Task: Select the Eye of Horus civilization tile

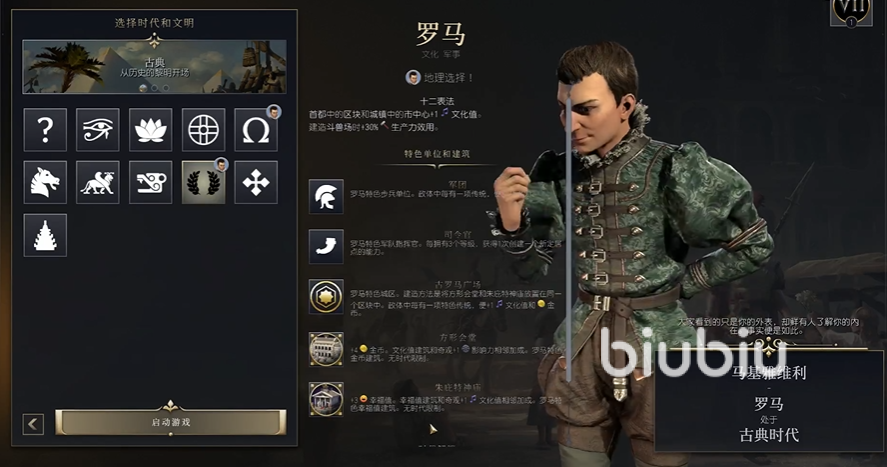Action: pyautogui.click(x=98, y=130)
